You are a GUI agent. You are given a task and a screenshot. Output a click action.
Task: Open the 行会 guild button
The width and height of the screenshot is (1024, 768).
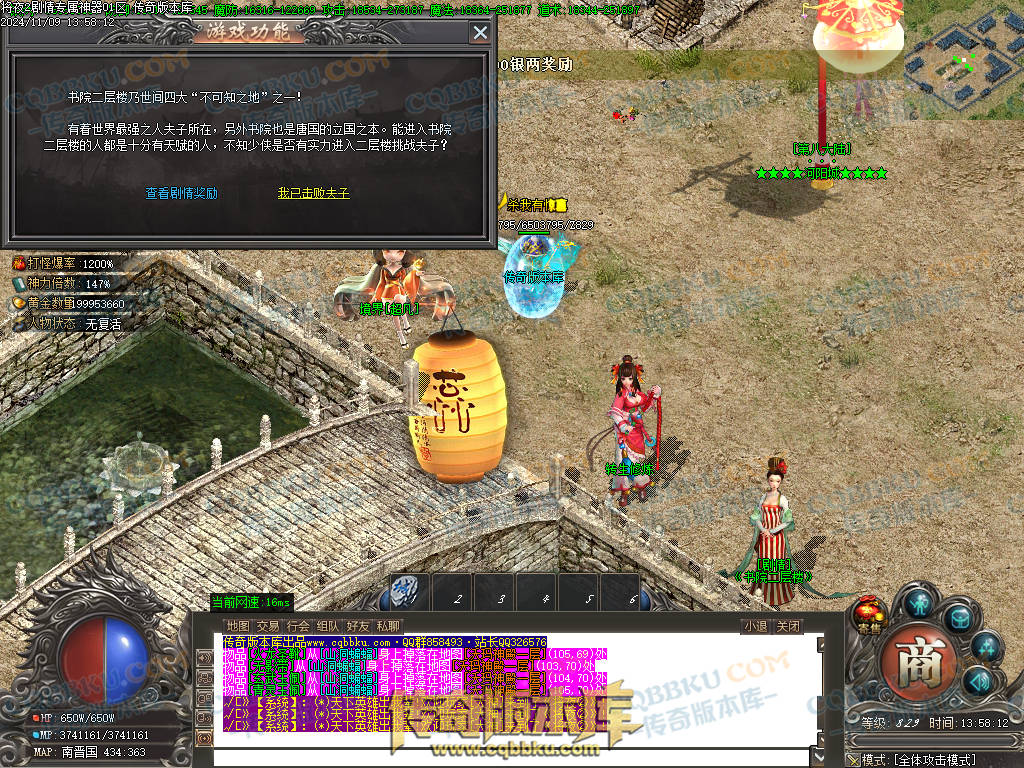click(x=298, y=626)
